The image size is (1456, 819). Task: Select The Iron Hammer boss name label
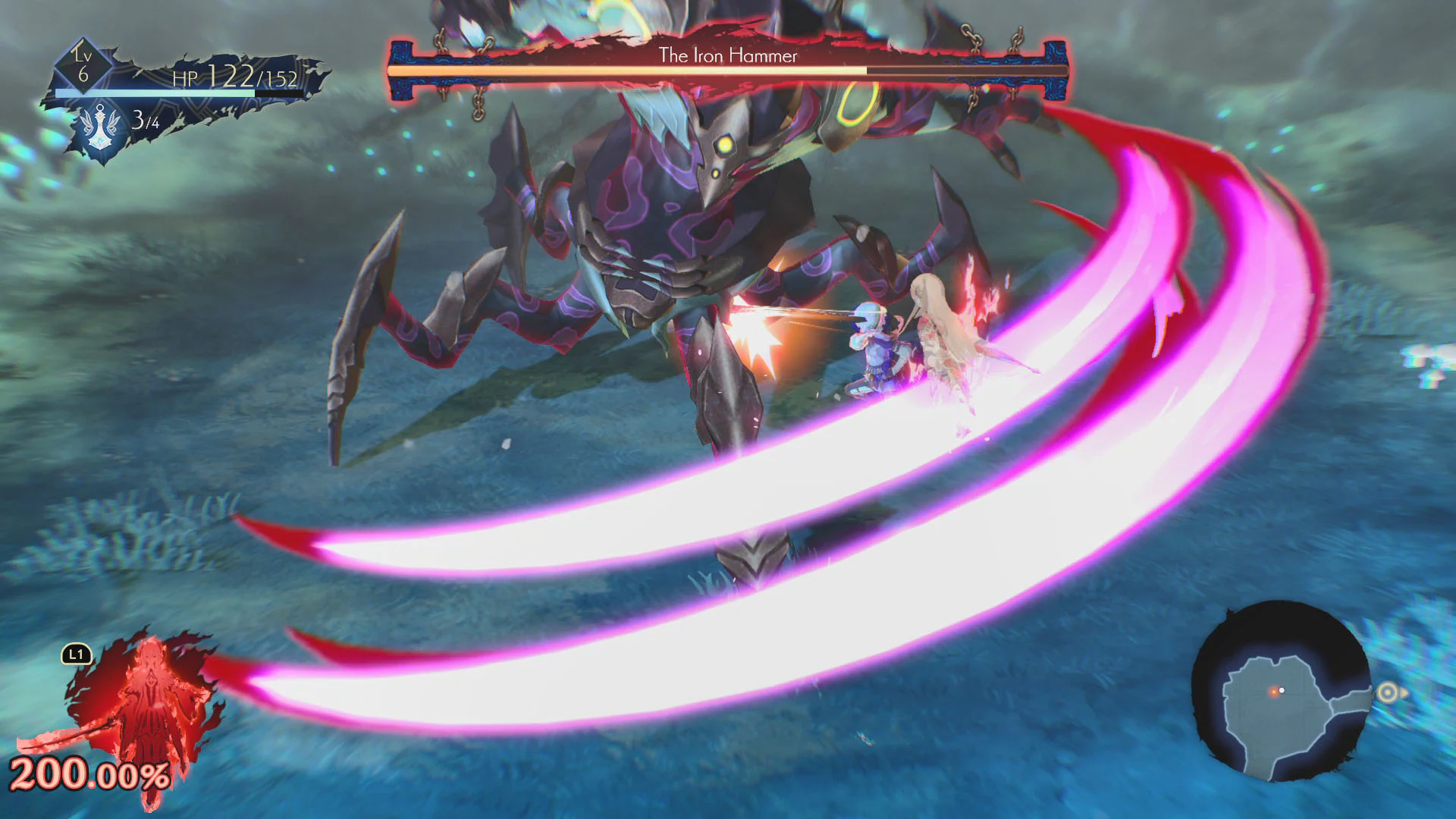(x=728, y=55)
